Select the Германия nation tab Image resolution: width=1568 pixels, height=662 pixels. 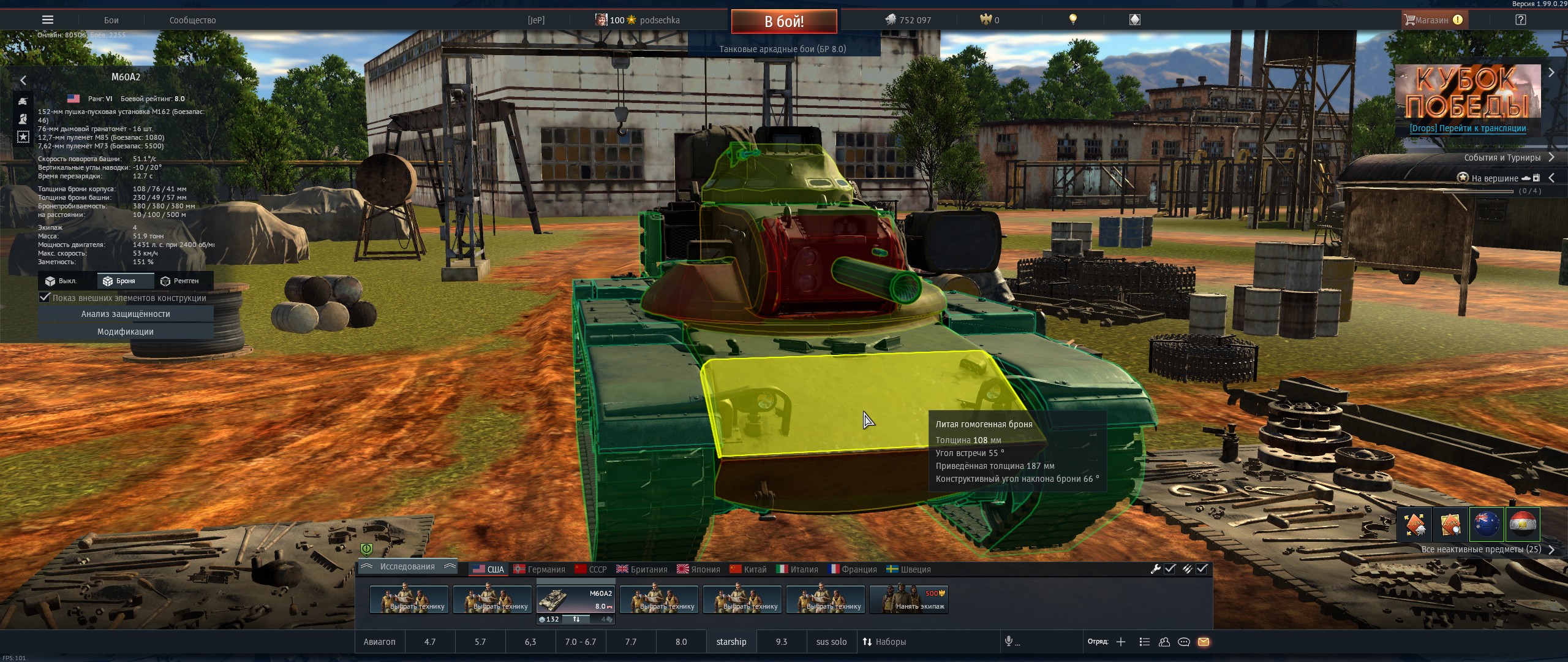coord(540,569)
